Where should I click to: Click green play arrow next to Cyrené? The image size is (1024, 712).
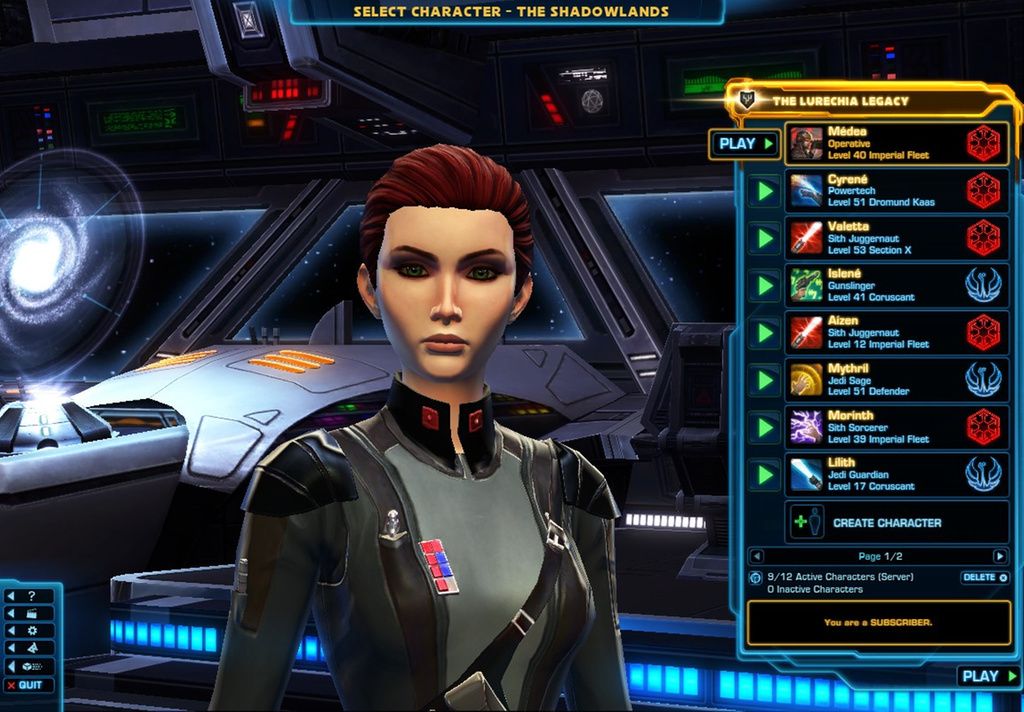click(x=763, y=191)
